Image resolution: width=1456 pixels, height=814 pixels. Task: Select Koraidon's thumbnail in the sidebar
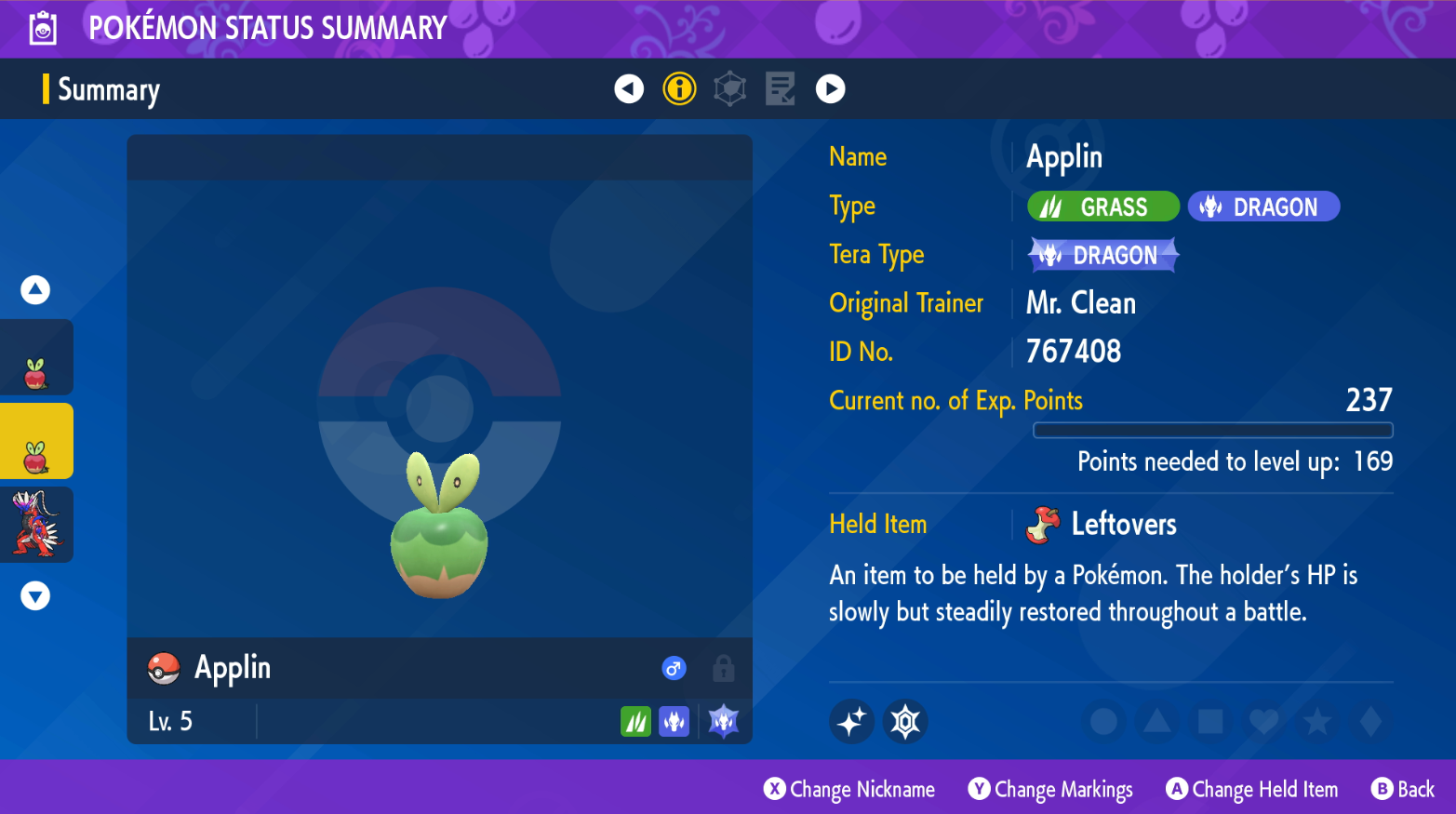pos(36,525)
